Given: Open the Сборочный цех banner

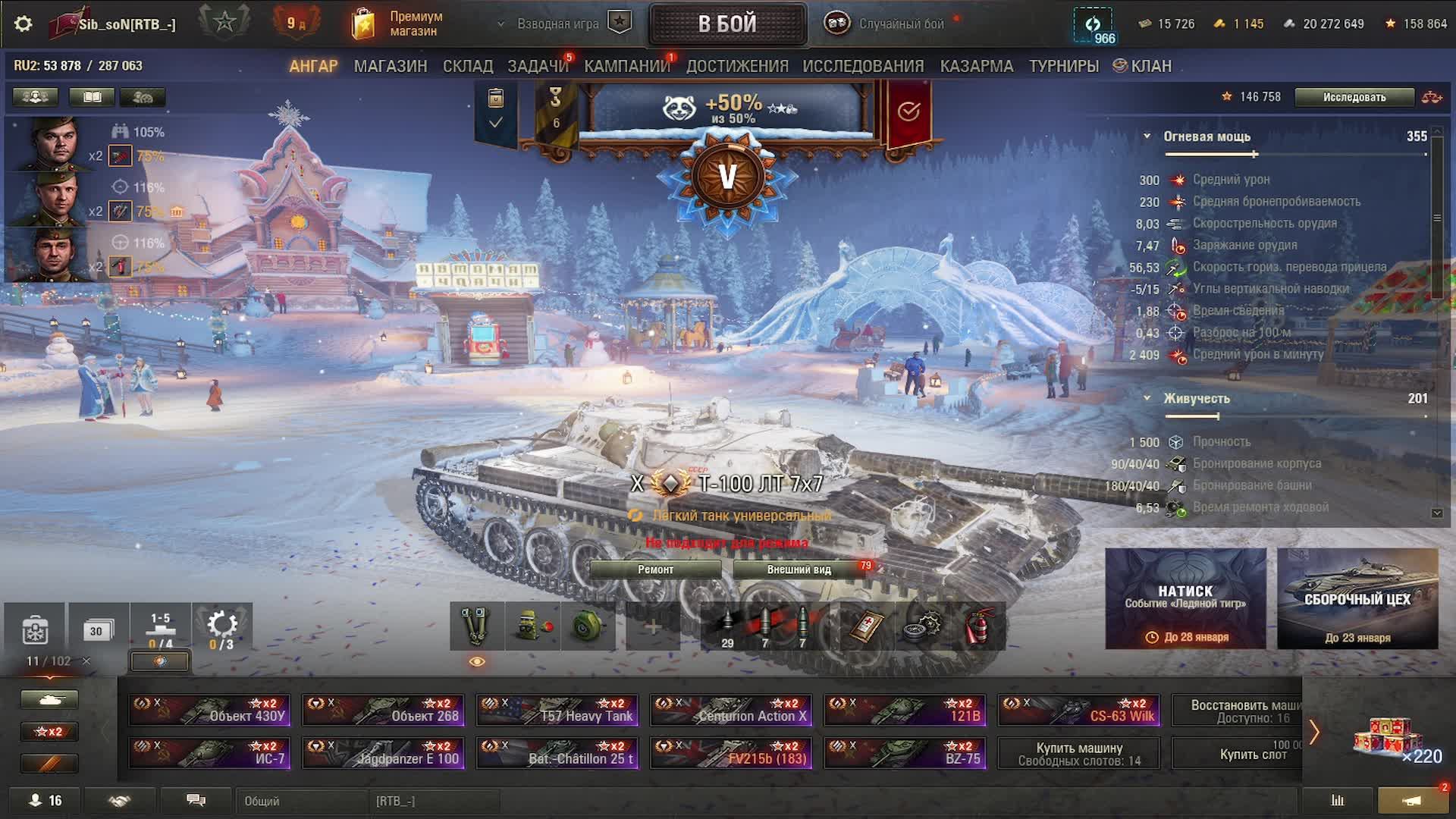Looking at the screenshot, I should pyautogui.click(x=1357, y=598).
